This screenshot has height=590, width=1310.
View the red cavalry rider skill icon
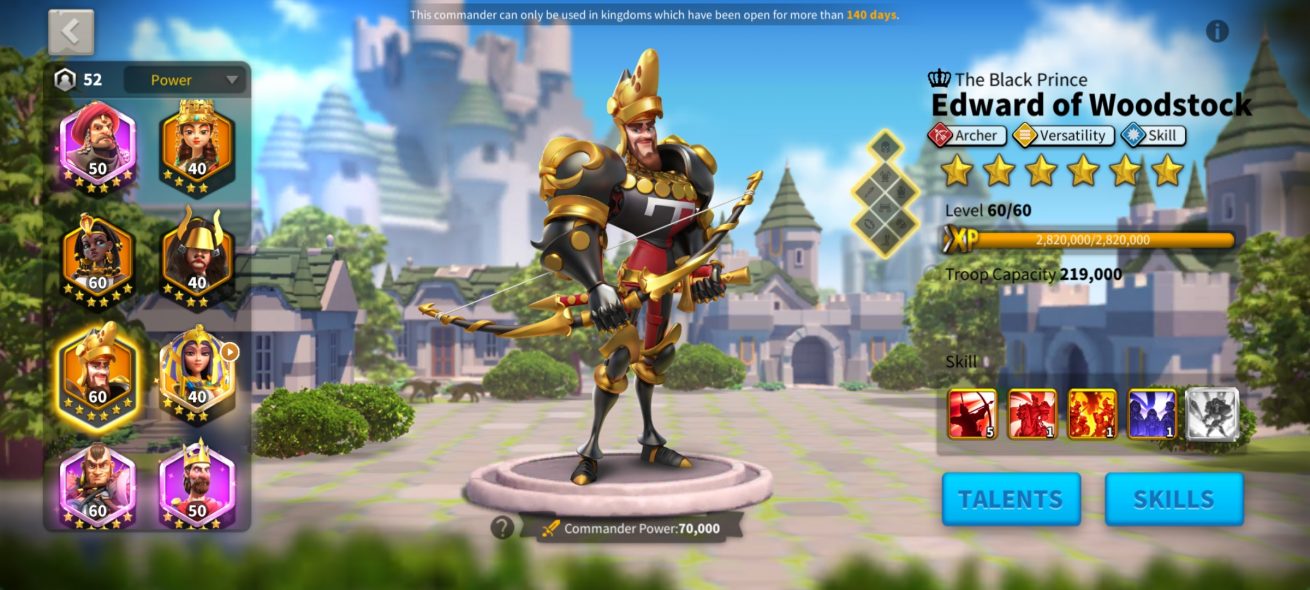(1032, 414)
